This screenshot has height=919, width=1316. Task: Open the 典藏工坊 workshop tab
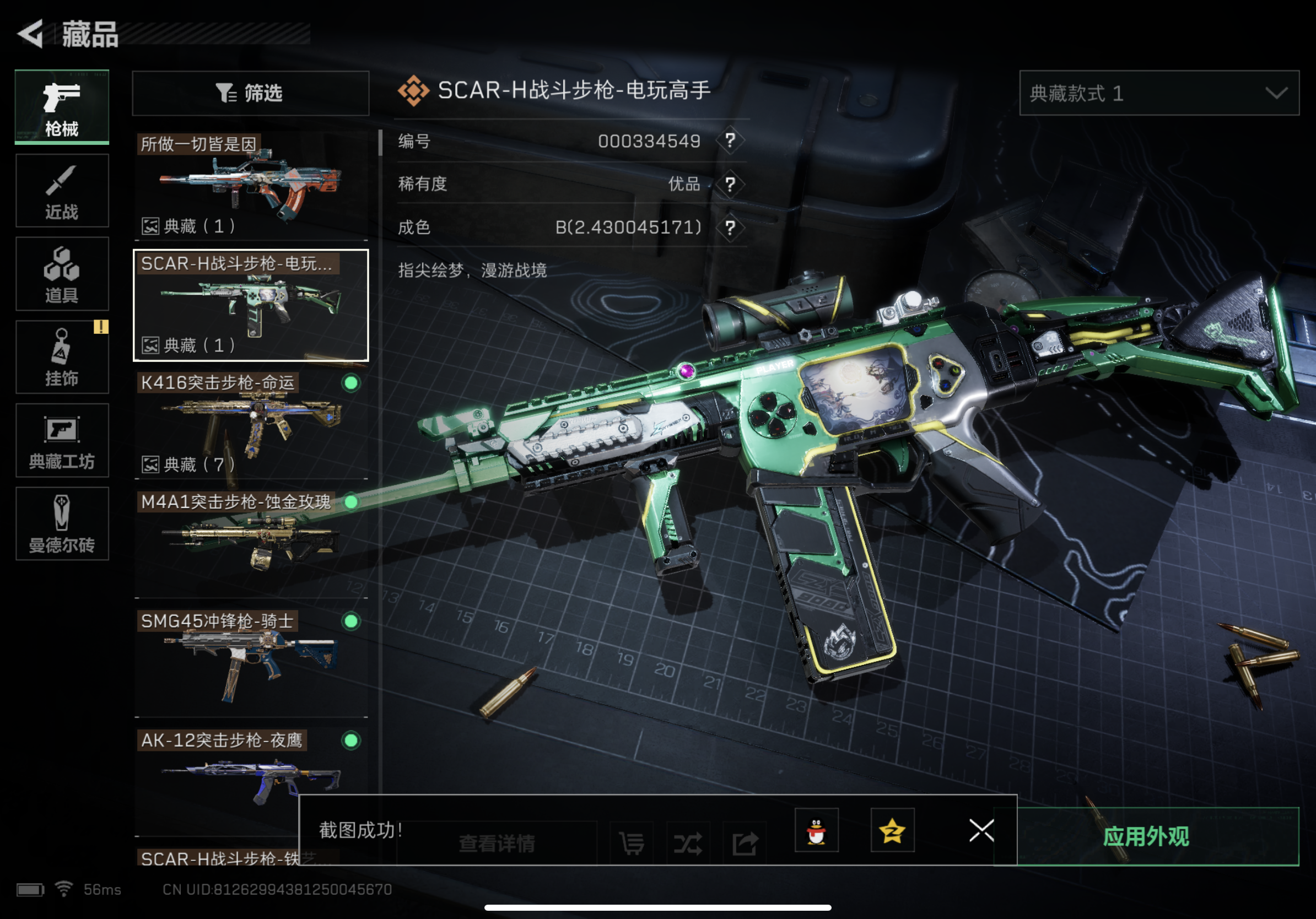click(x=62, y=440)
